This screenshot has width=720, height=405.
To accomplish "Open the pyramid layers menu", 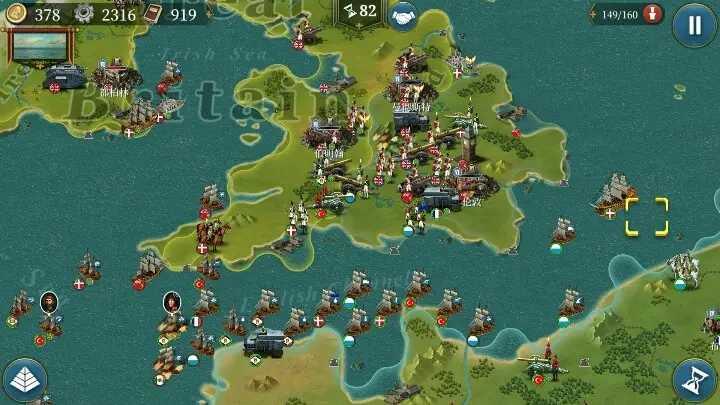I will click(x=24, y=380).
